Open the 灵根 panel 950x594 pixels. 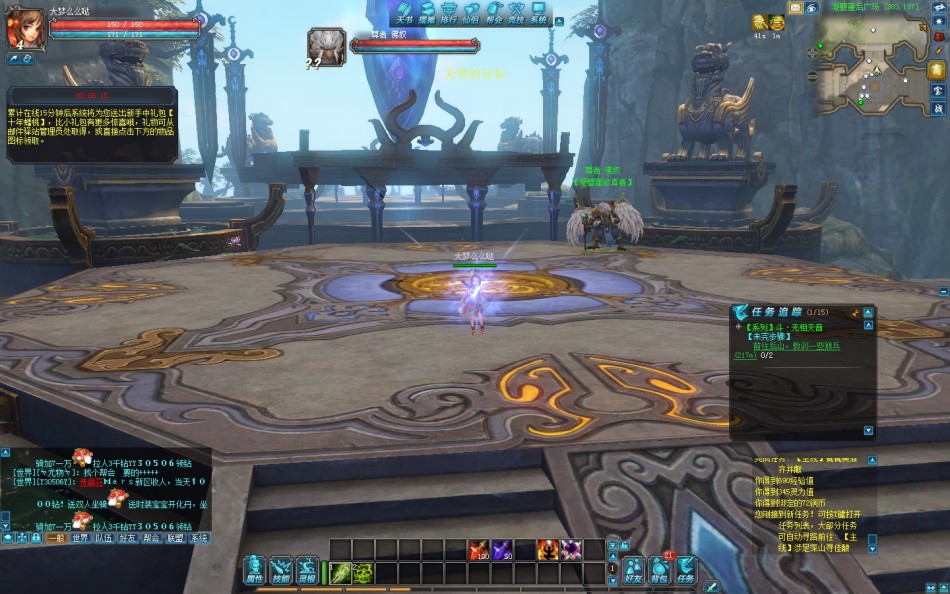pos(307,570)
